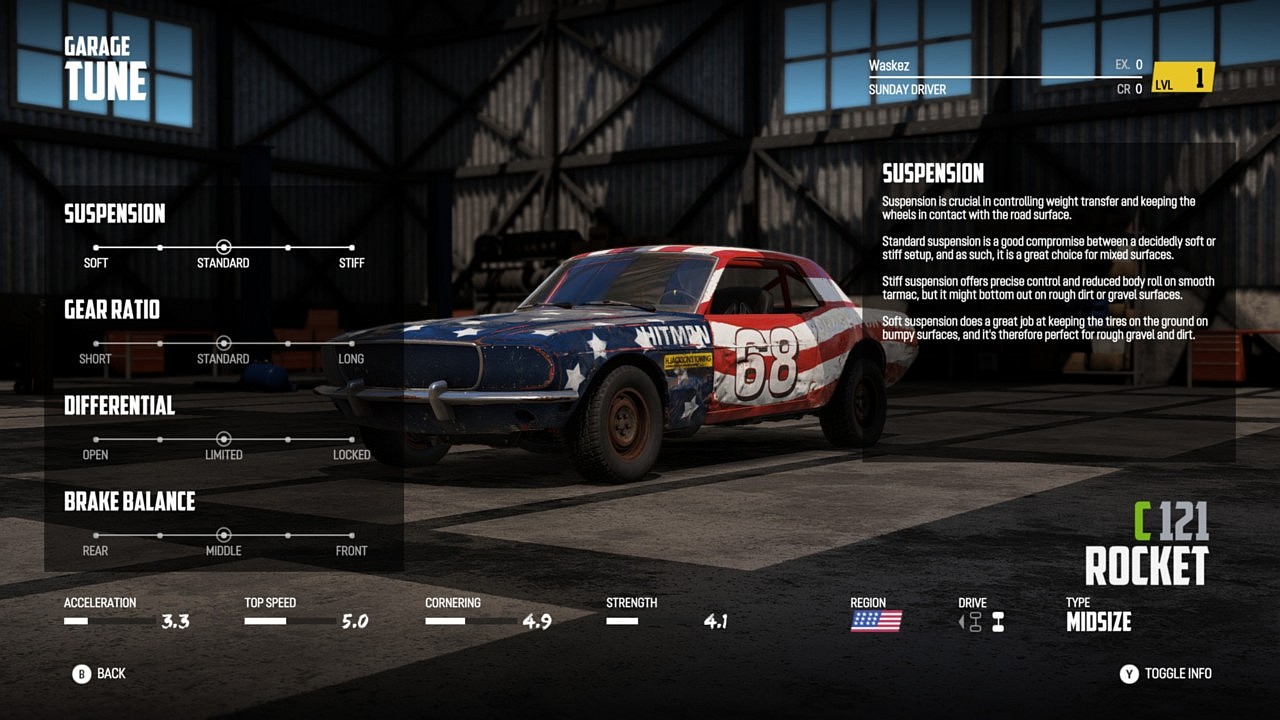
Task: Set suspension to Soft
Action: tap(96, 247)
